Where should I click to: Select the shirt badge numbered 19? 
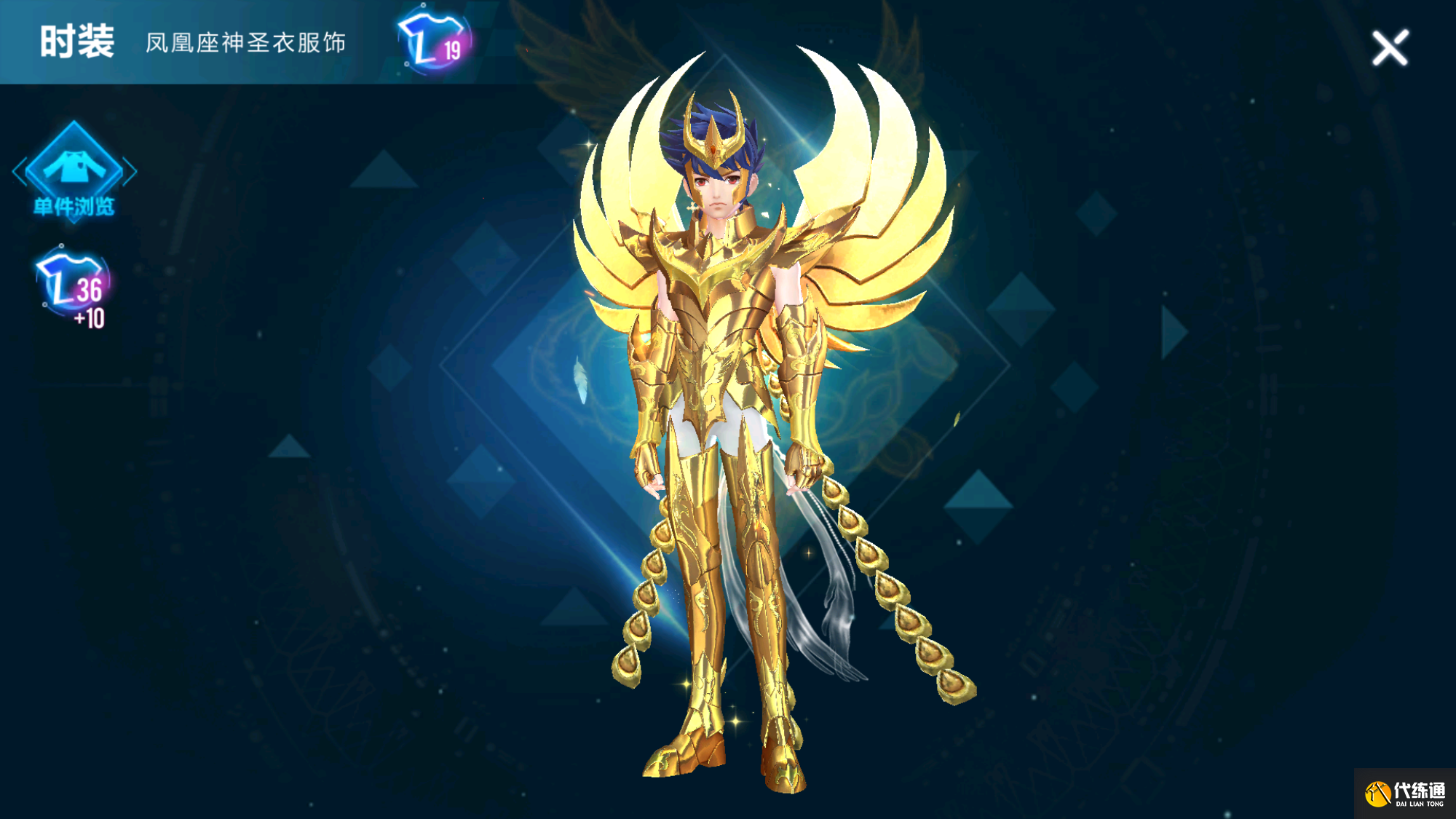435,41
